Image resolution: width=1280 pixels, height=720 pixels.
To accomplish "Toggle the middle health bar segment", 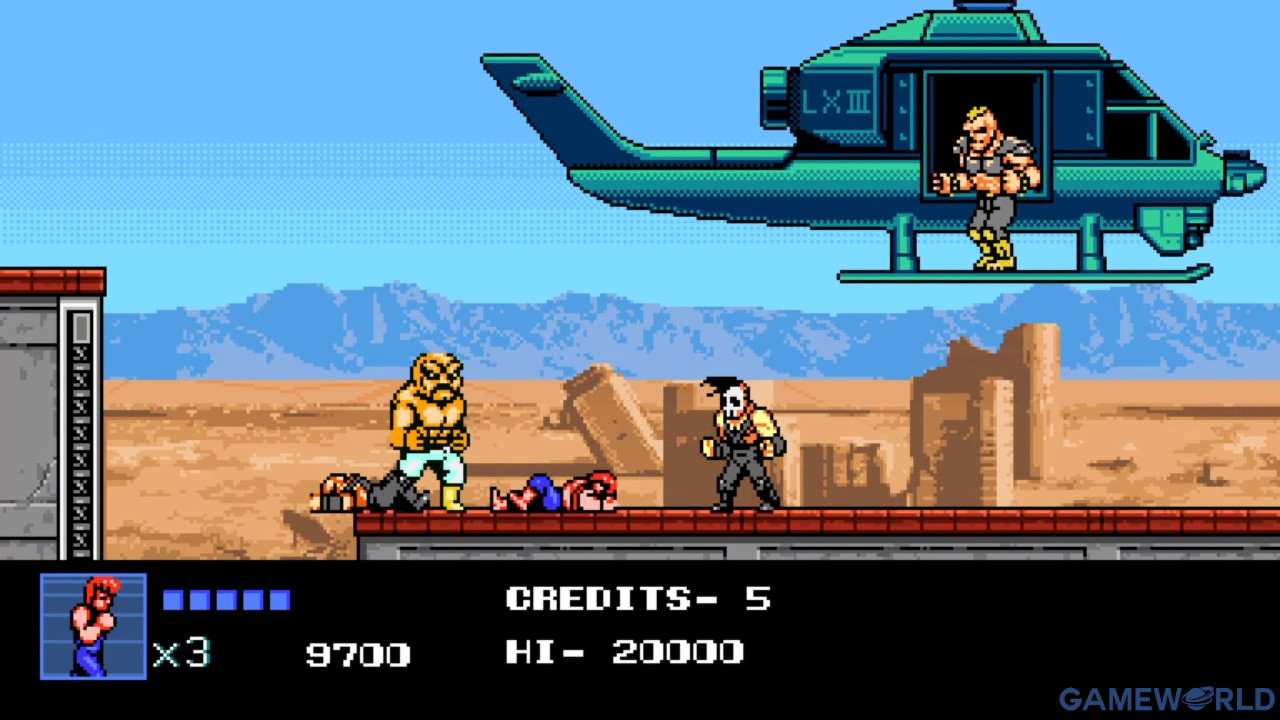I will [227, 599].
